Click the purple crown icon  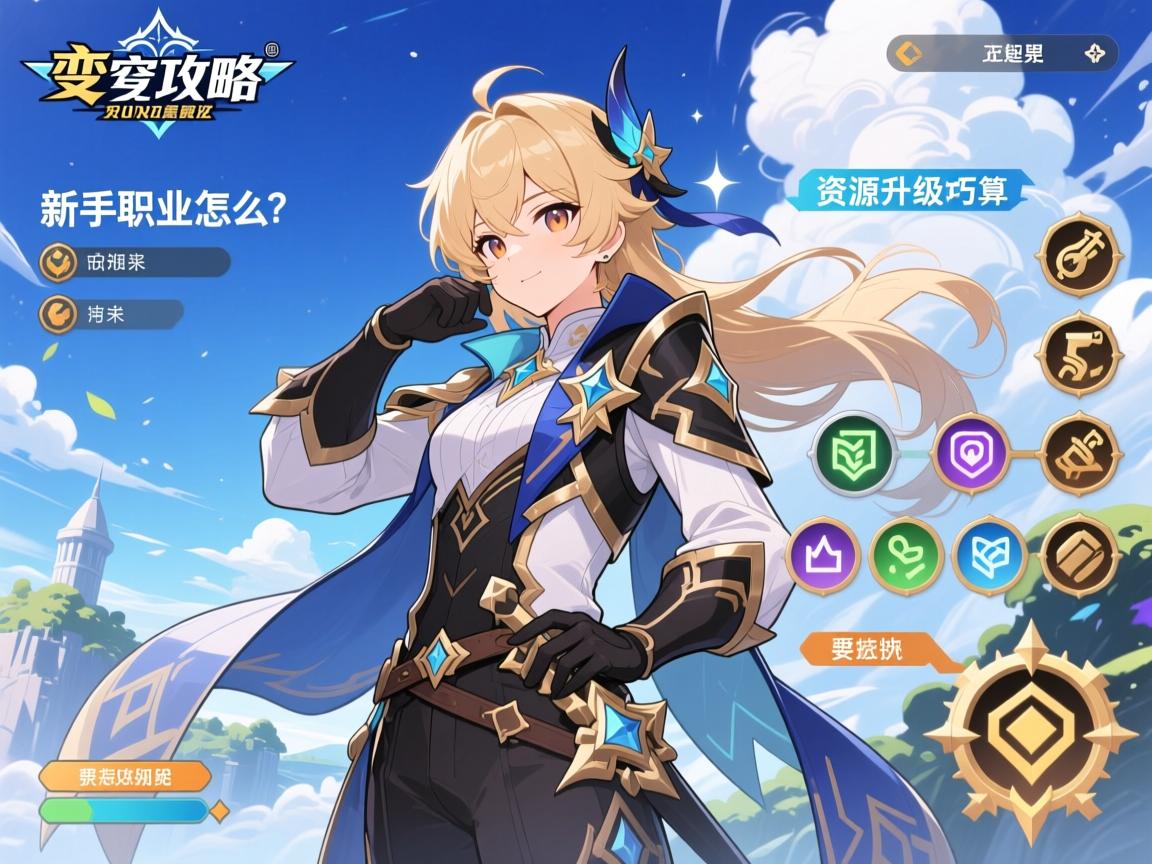coord(824,555)
